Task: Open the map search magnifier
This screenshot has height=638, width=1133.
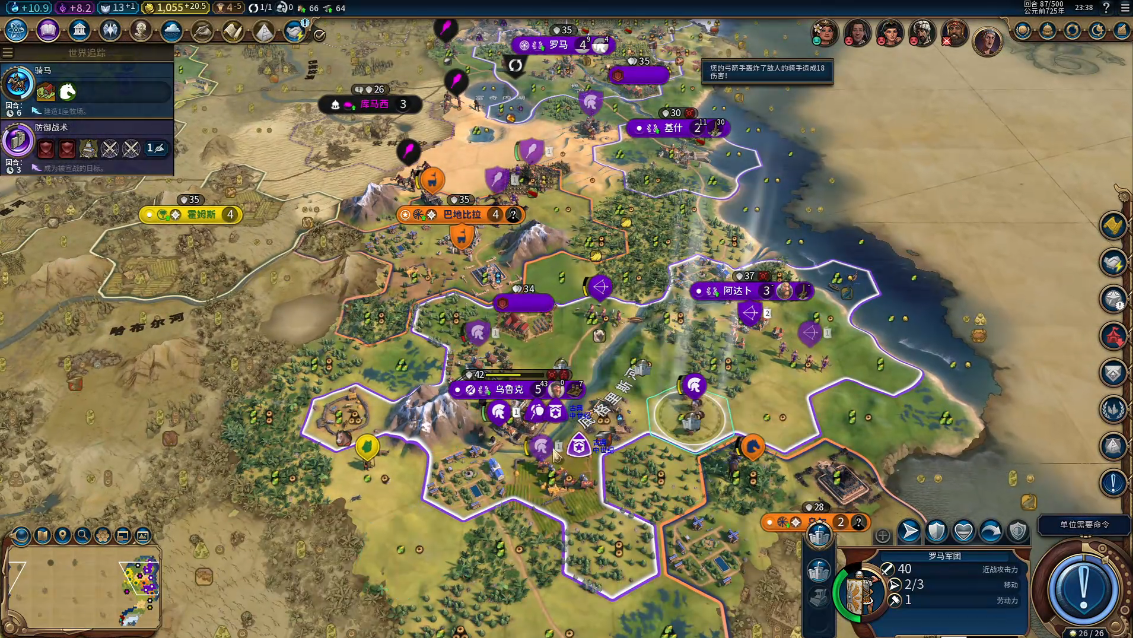Action: click(x=83, y=535)
